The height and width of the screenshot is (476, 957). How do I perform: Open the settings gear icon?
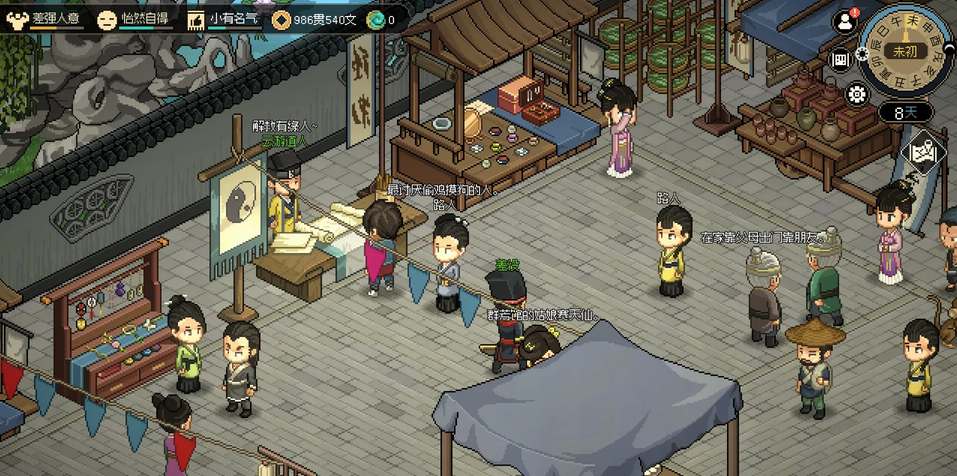[x=855, y=94]
